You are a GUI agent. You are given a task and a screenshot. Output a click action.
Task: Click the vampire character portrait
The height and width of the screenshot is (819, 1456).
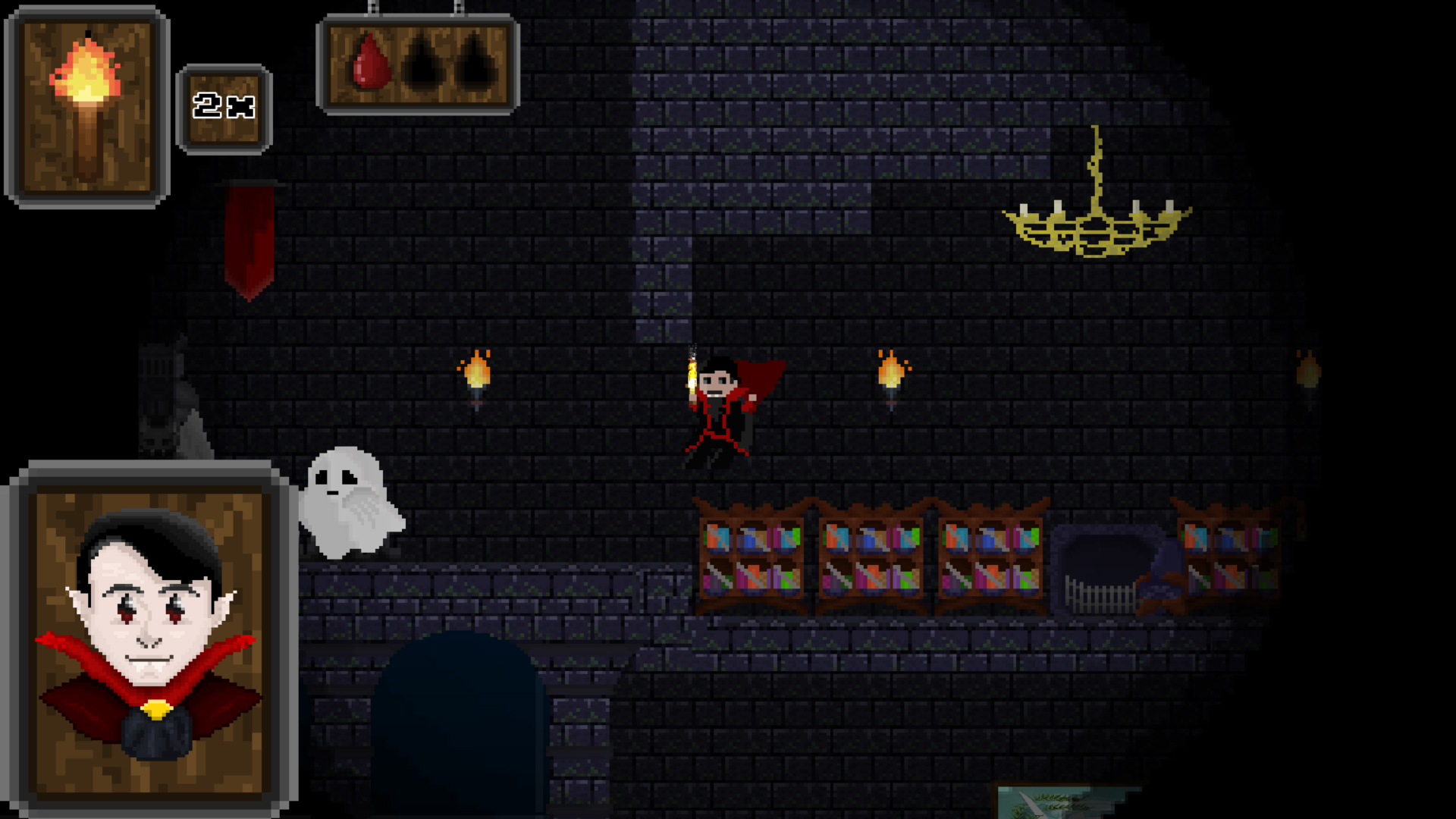pos(150,641)
